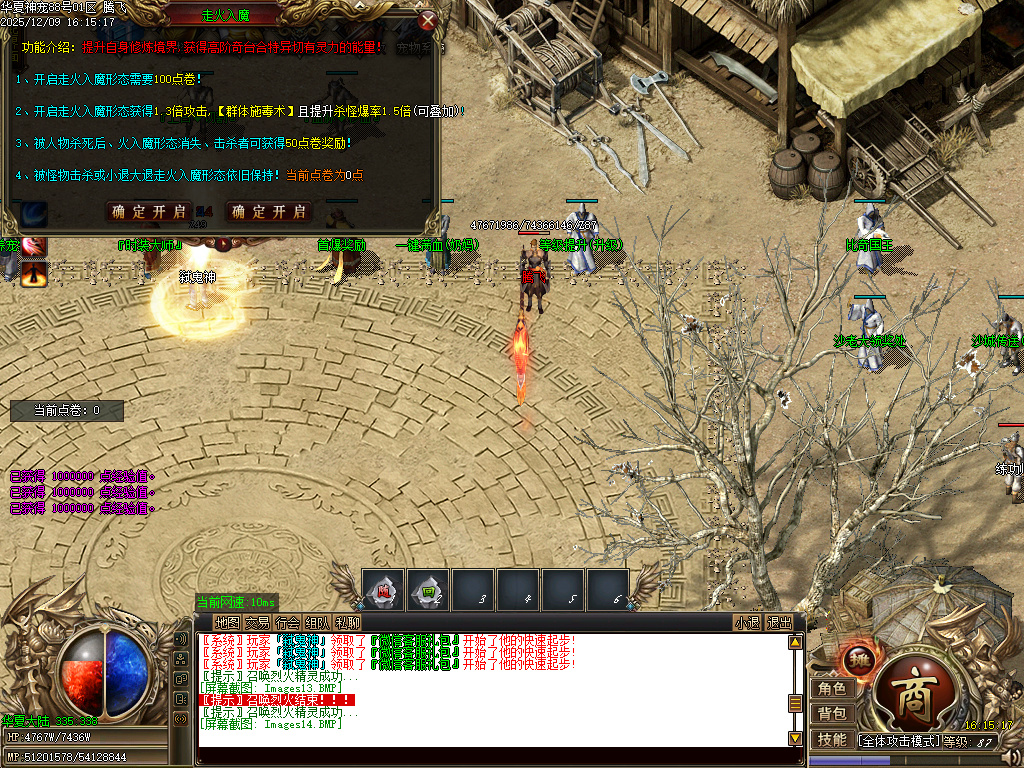Click the 退出 exit button
Screen dimensions: 1024x768
(x=779, y=623)
